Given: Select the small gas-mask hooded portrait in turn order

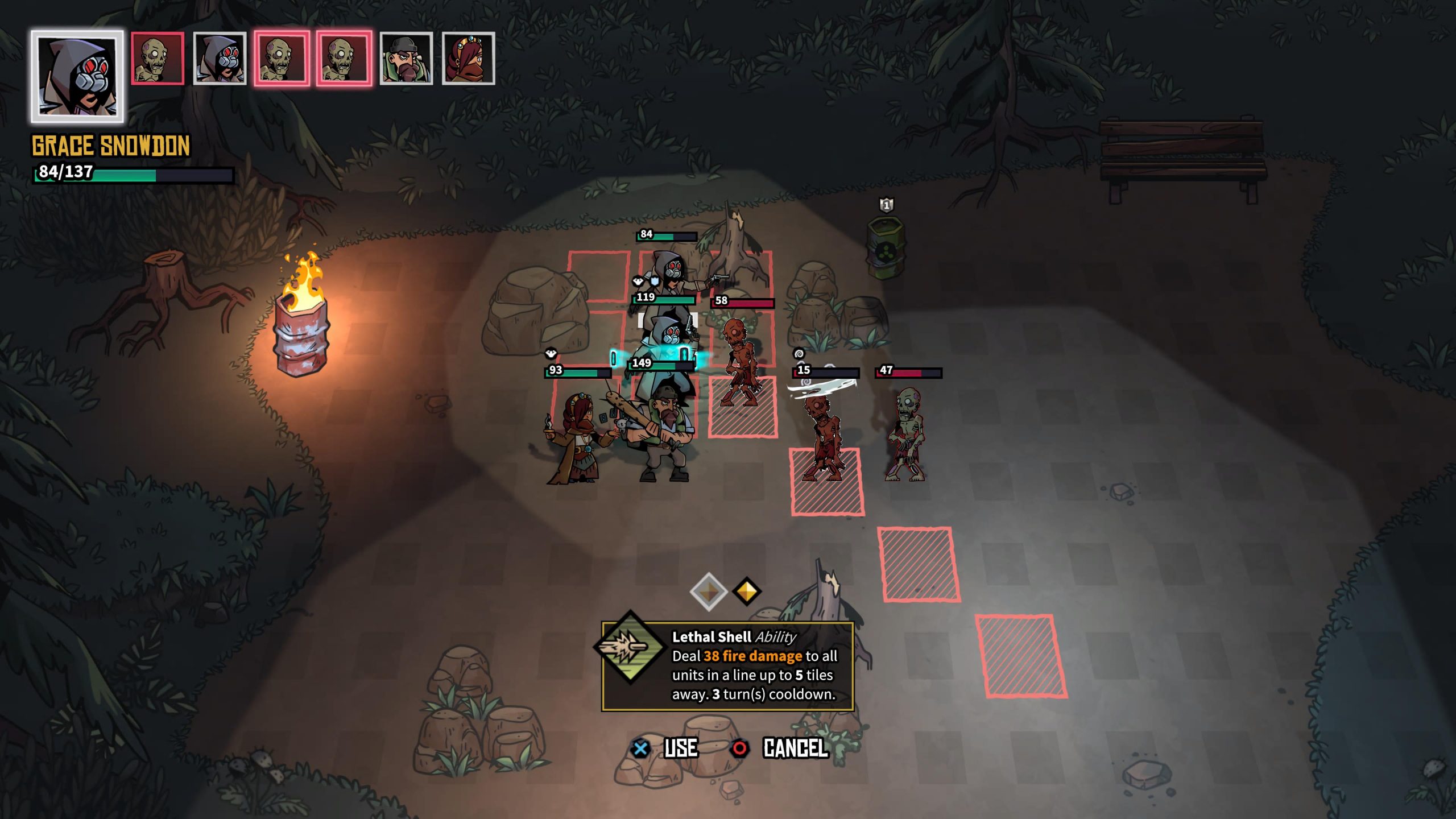Looking at the screenshot, I should pyautogui.click(x=220, y=59).
